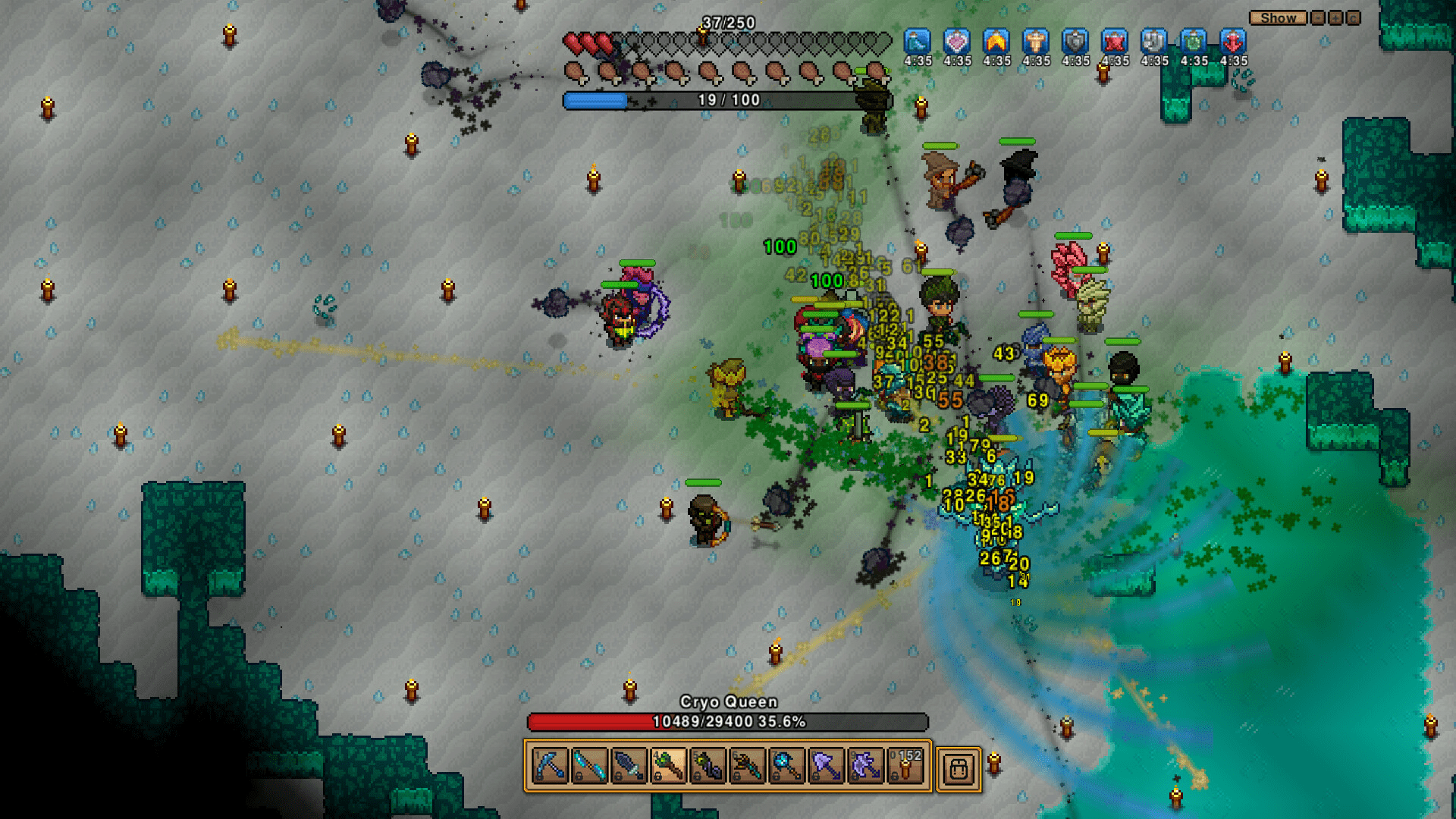
Task: Select the torch stack of 152
Action: (905, 766)
